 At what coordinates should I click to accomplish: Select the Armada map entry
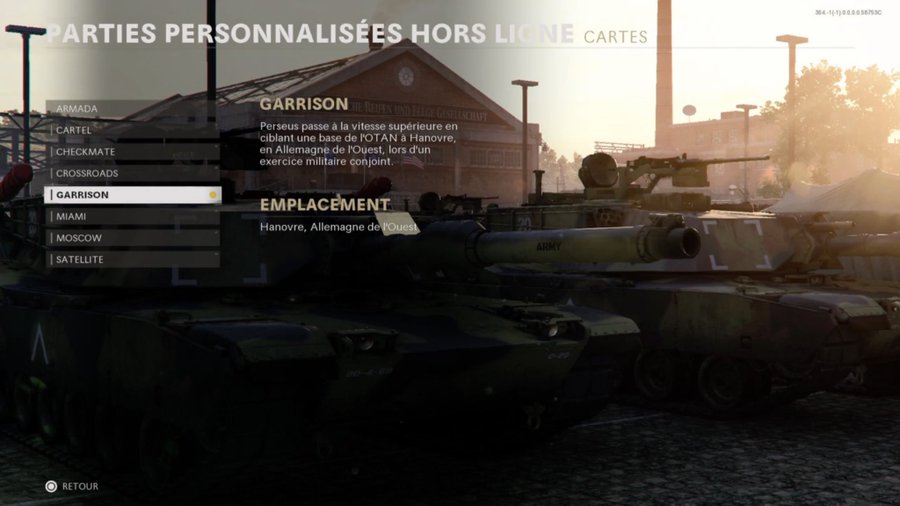[132, 108]
